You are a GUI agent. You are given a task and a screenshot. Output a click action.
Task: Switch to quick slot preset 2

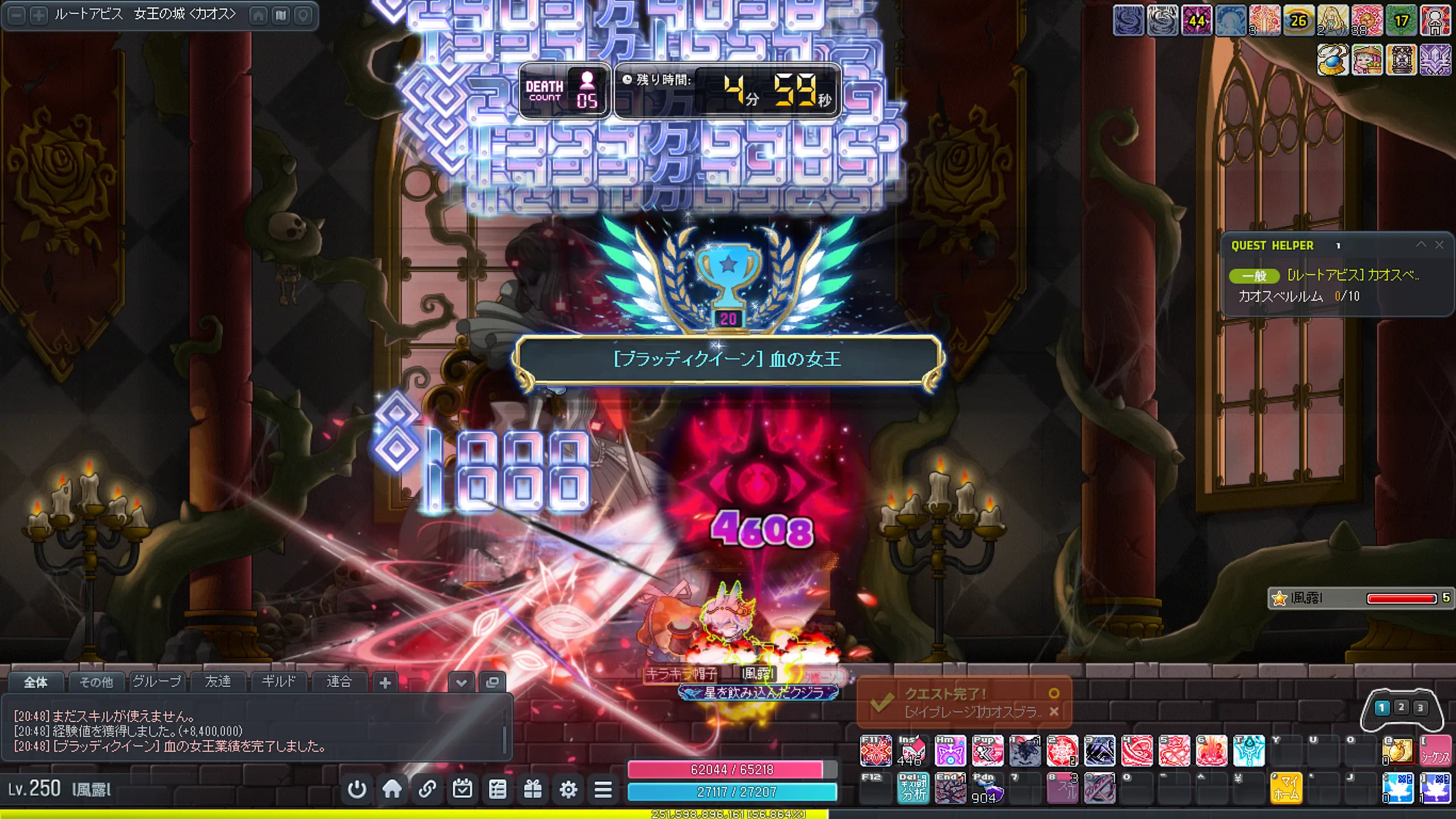coord(1401,707)
